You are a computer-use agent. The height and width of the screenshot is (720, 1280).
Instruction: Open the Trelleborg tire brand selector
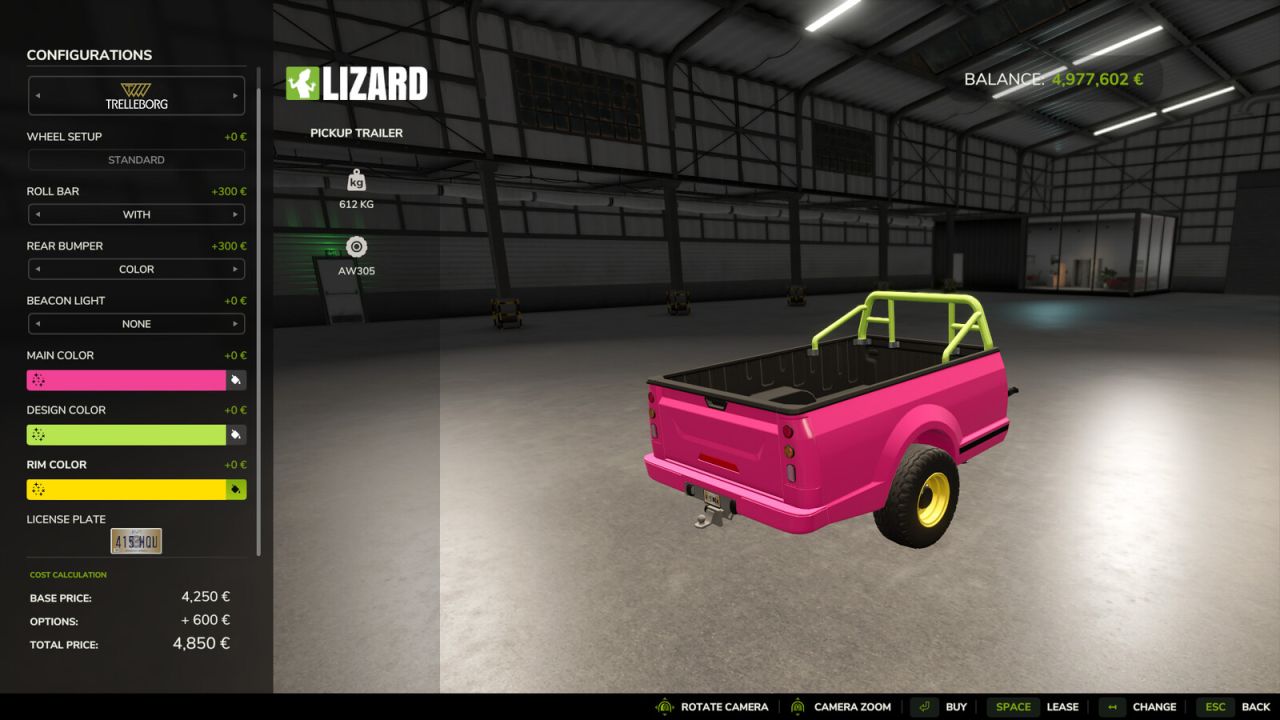[136, 95]
